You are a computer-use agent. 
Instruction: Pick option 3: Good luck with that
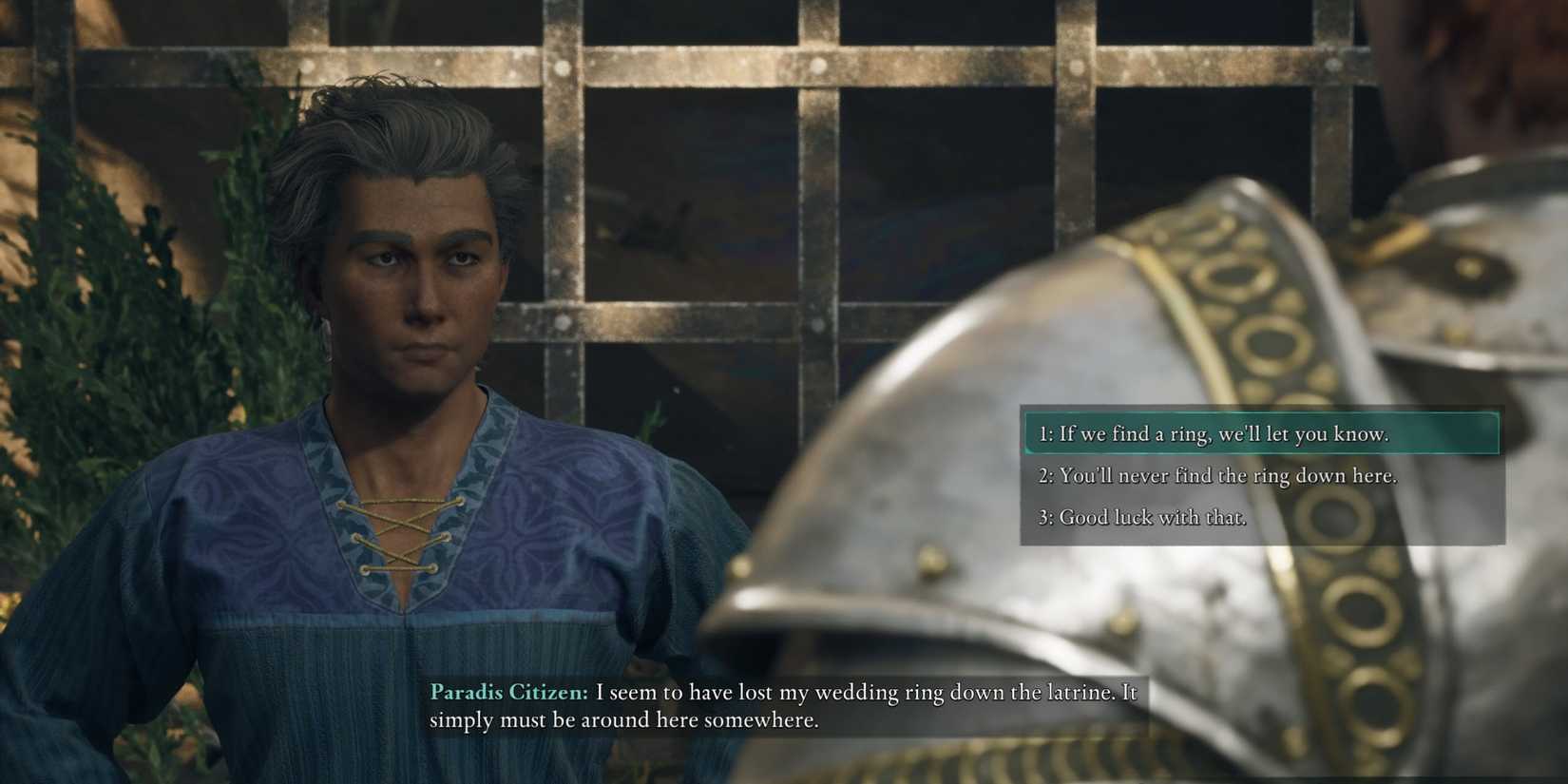pyautogui.click(x=1140, y=517)
